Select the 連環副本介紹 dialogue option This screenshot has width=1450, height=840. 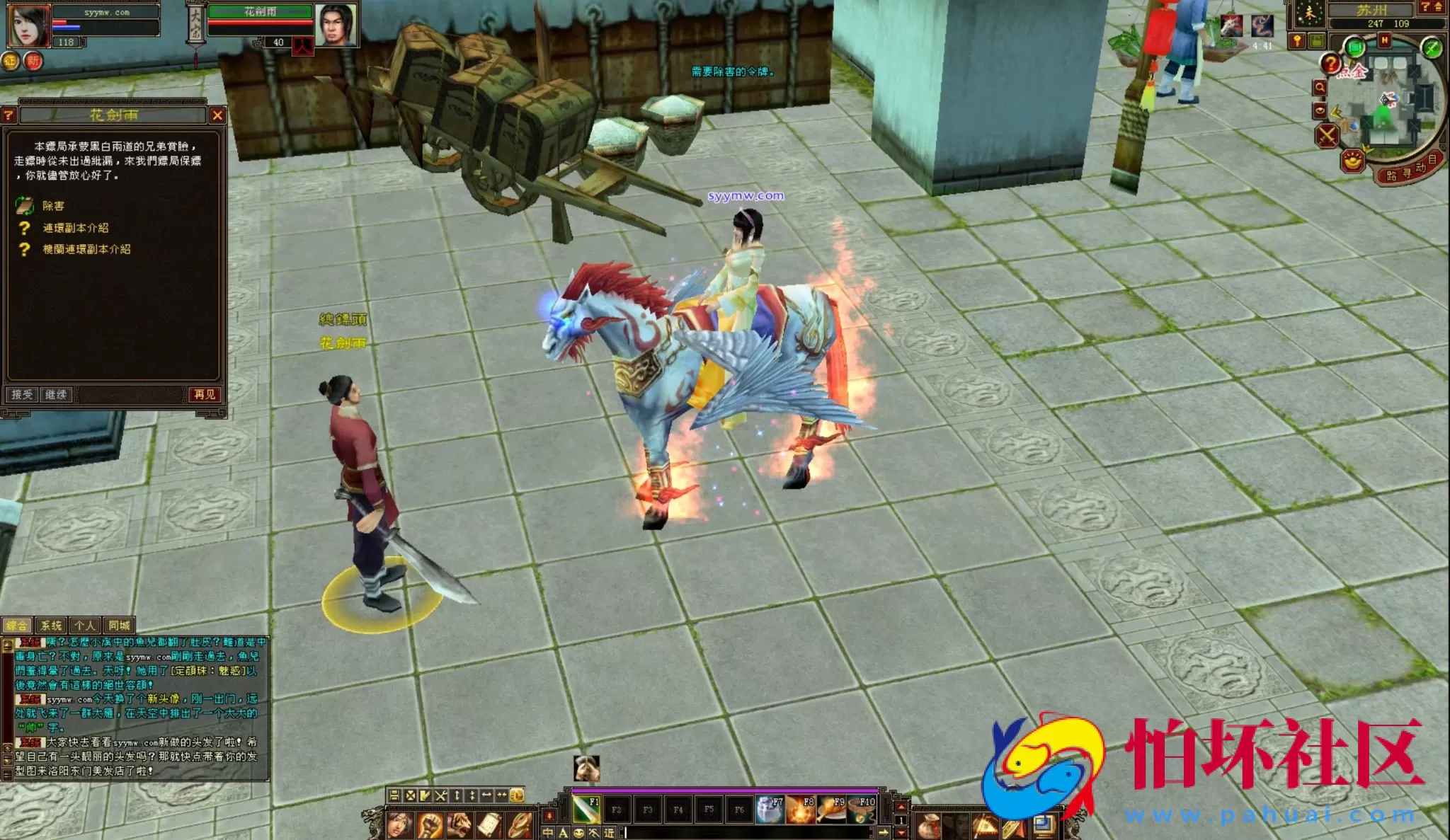[x=75, y=228]
